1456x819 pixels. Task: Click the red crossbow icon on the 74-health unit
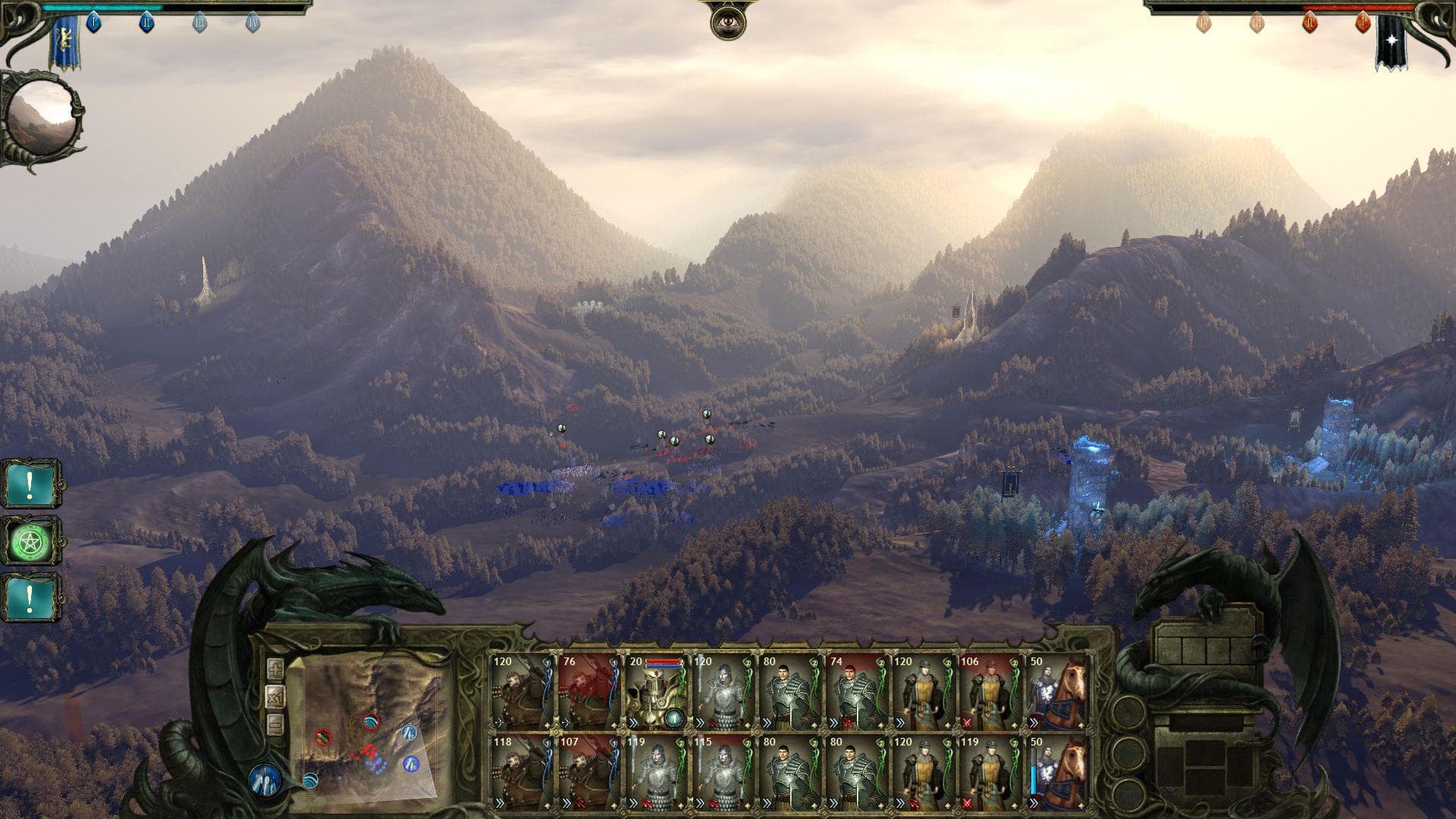[846, 720]
